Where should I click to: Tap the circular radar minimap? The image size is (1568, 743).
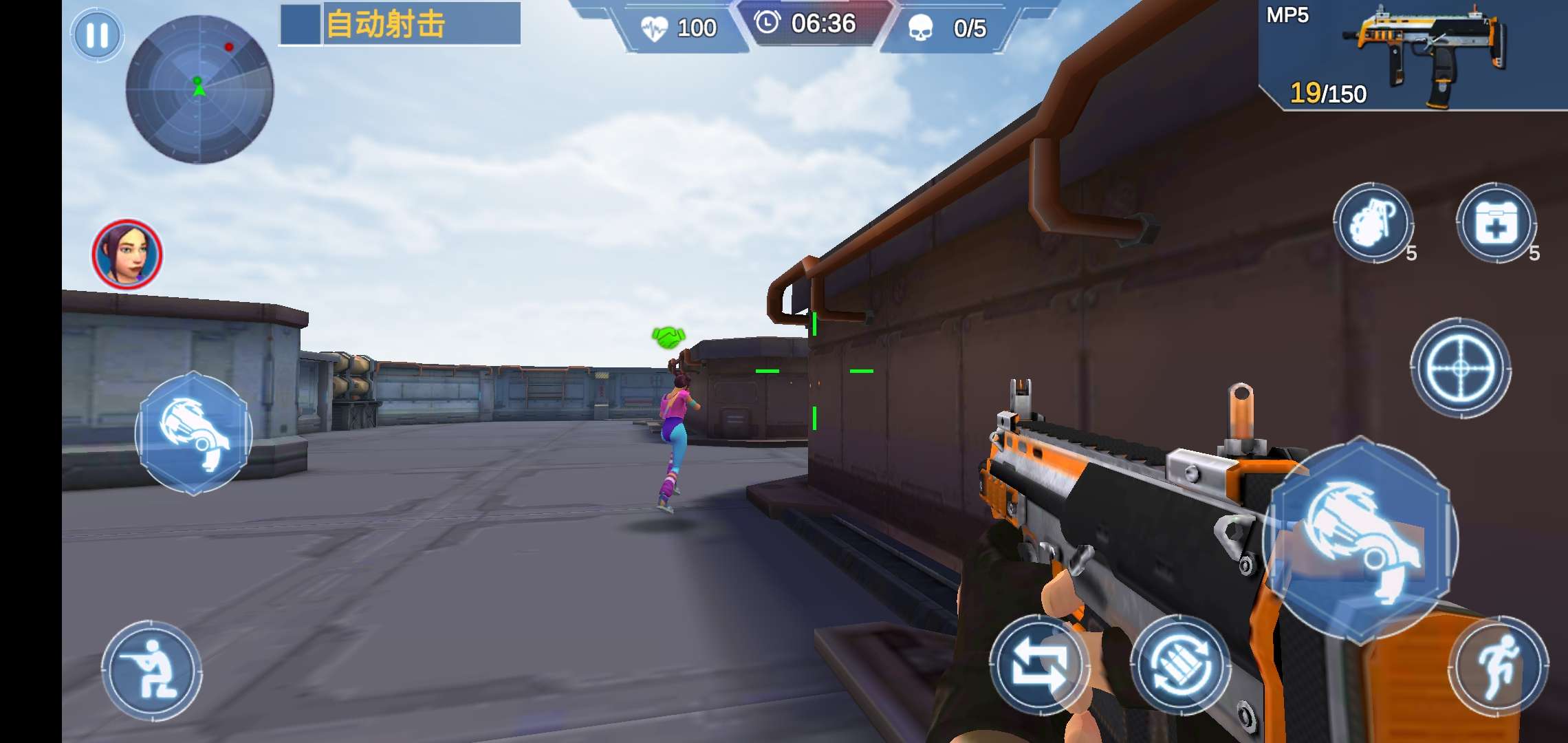click(x=199, y=89)
